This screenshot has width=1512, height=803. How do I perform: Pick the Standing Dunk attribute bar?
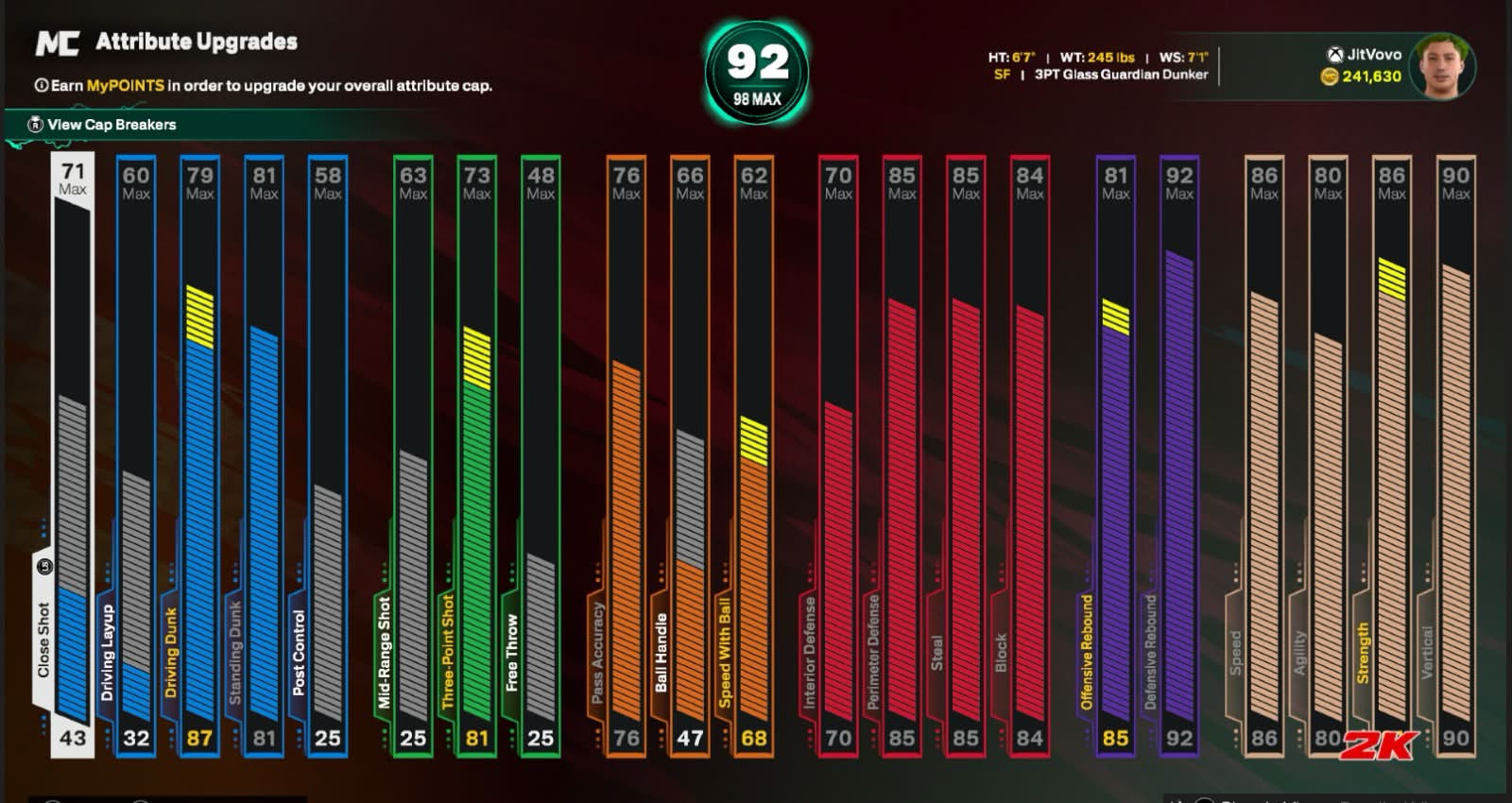click(264, 453)
